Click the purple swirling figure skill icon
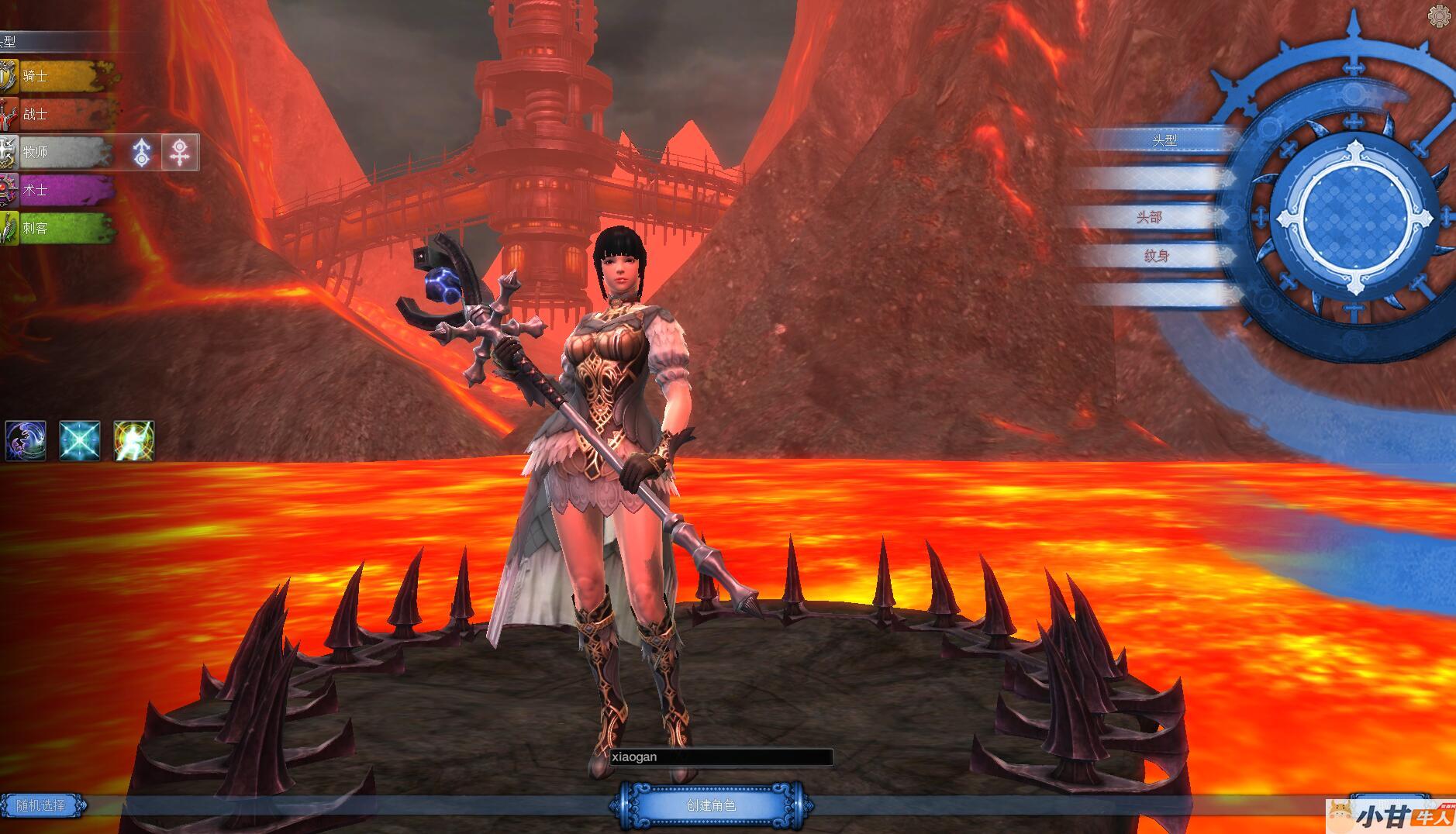 pyautogui.click(x=26, y=441)
